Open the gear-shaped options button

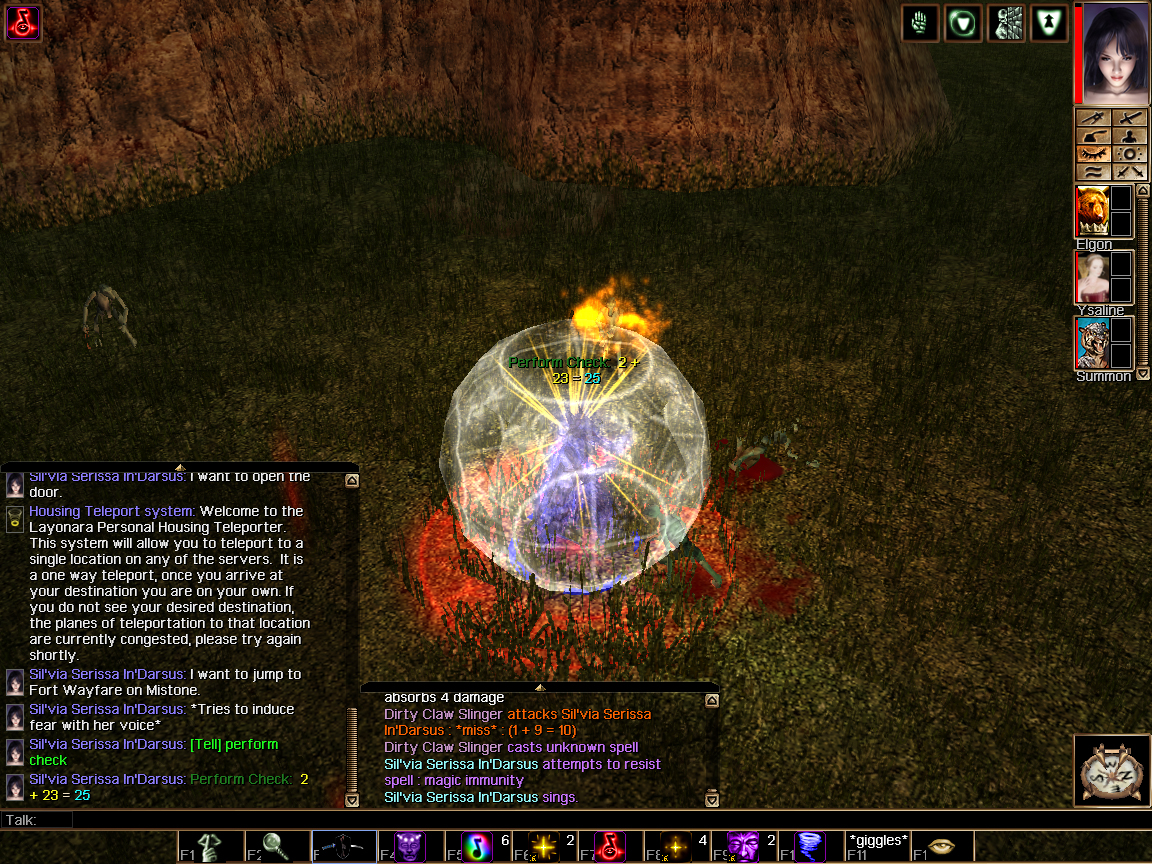pos(1128,154)
